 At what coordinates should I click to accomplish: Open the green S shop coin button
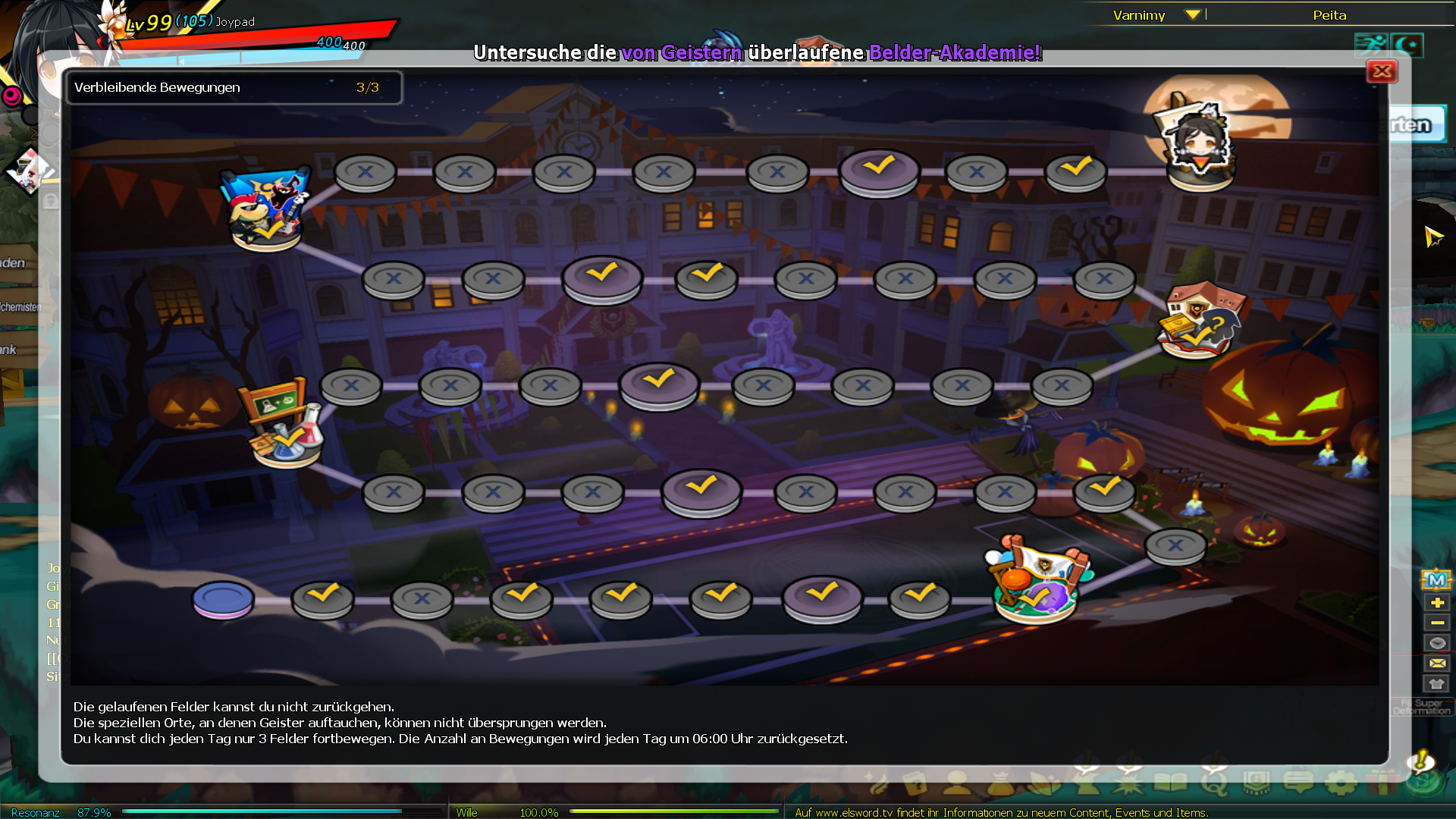tap(1423, 781)
